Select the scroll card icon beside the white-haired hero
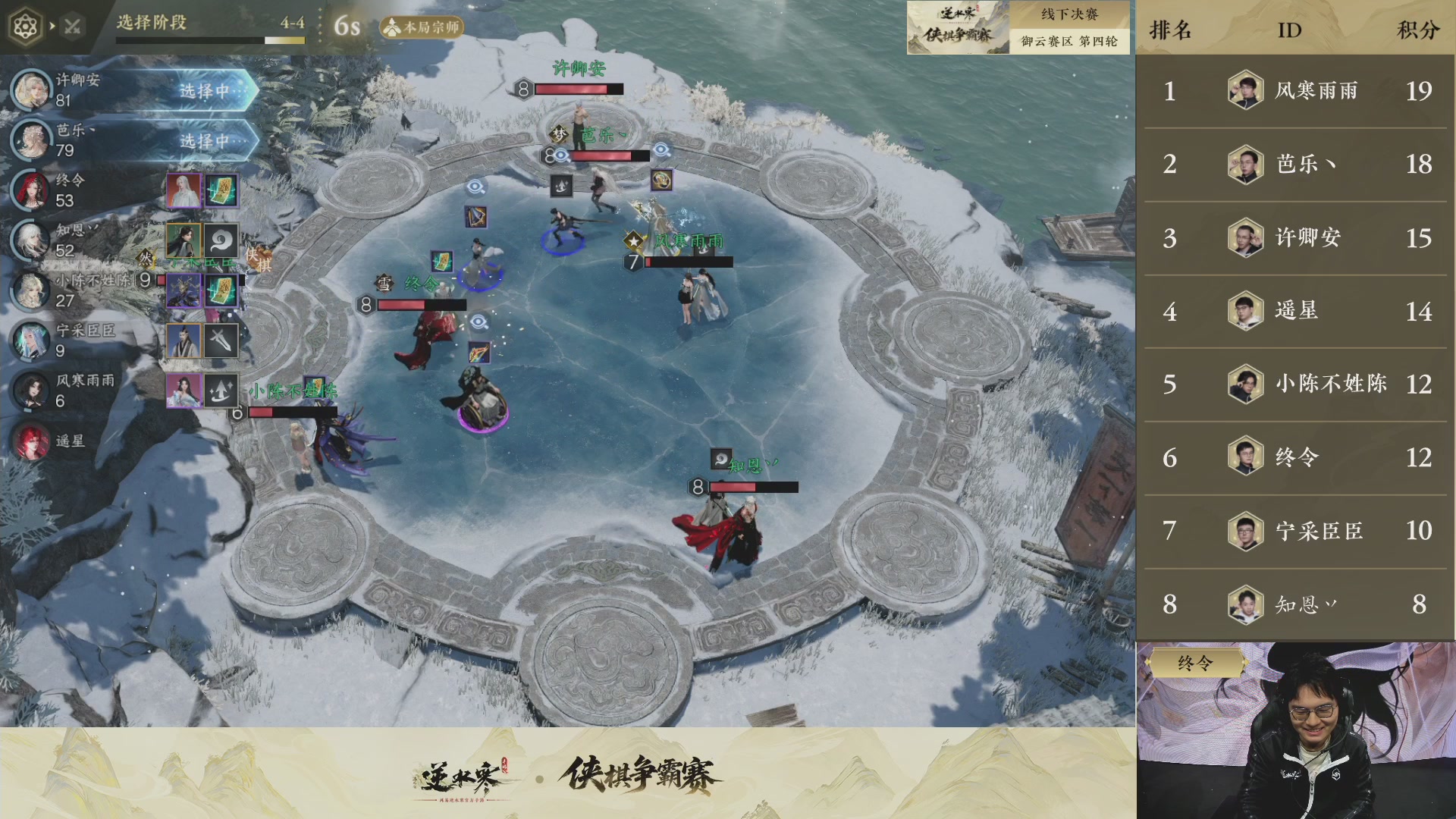Screen dimensions: 1456x819 pyautogui.click(x=222, y=190)
